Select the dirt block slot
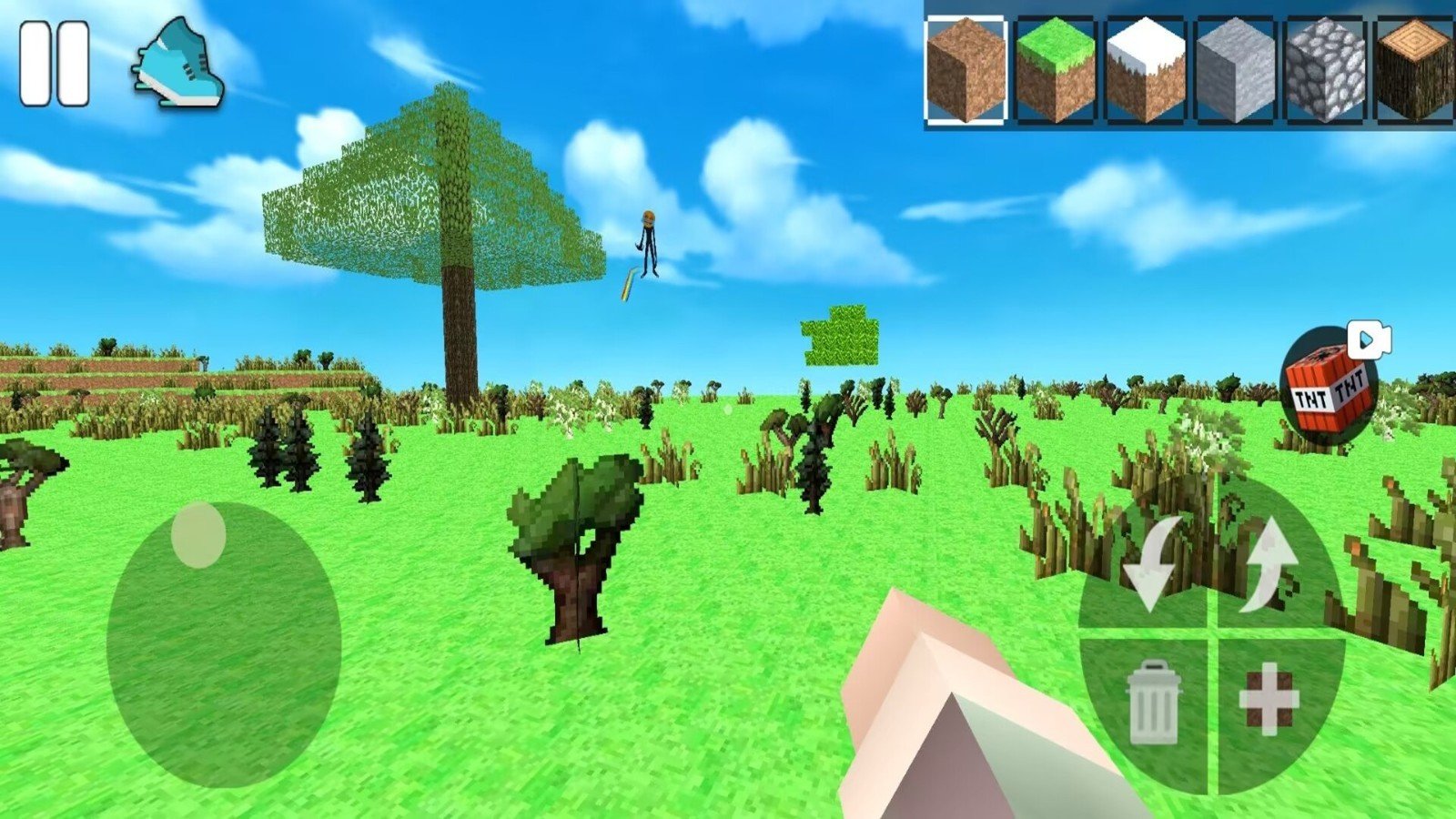This screenshot has width=1456, height=819. click(966, 70)
